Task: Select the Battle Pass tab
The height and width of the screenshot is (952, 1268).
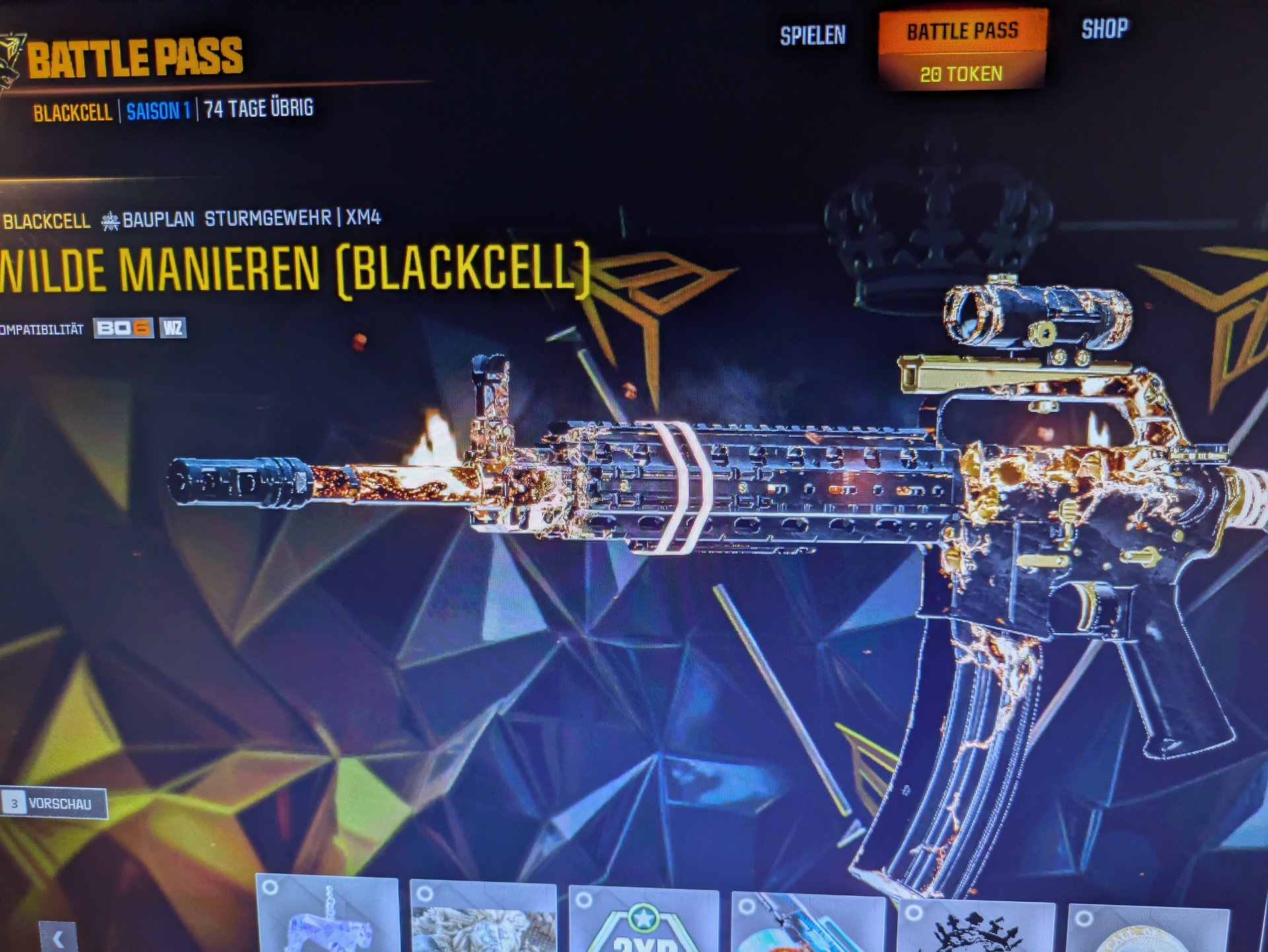Action: coord(962,32)
